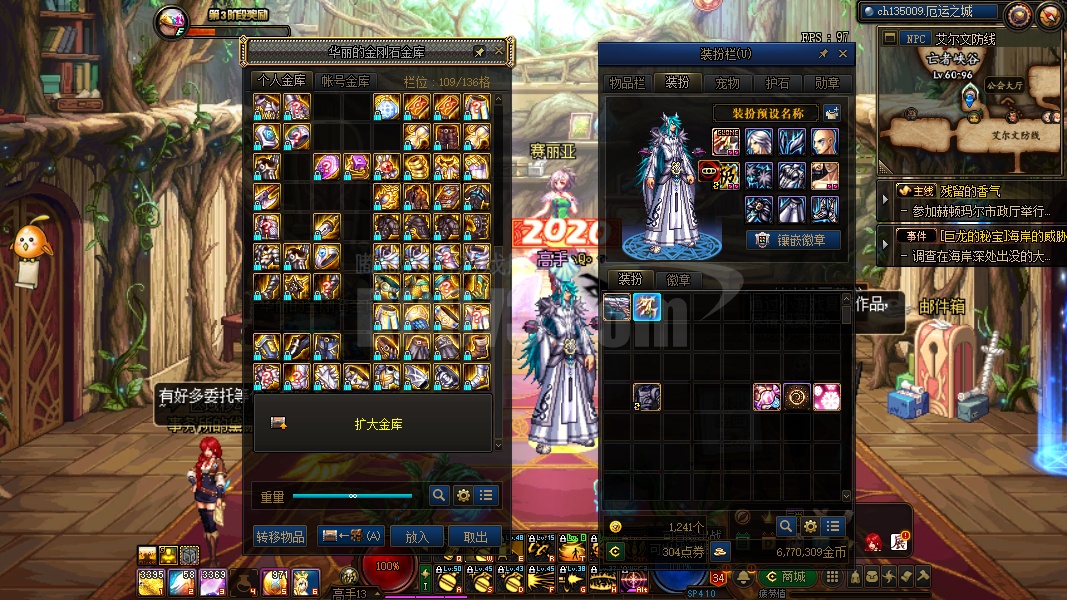Click the 扩大金库 expand vault button
1067x600 pixels.
(x=378, y=424)
